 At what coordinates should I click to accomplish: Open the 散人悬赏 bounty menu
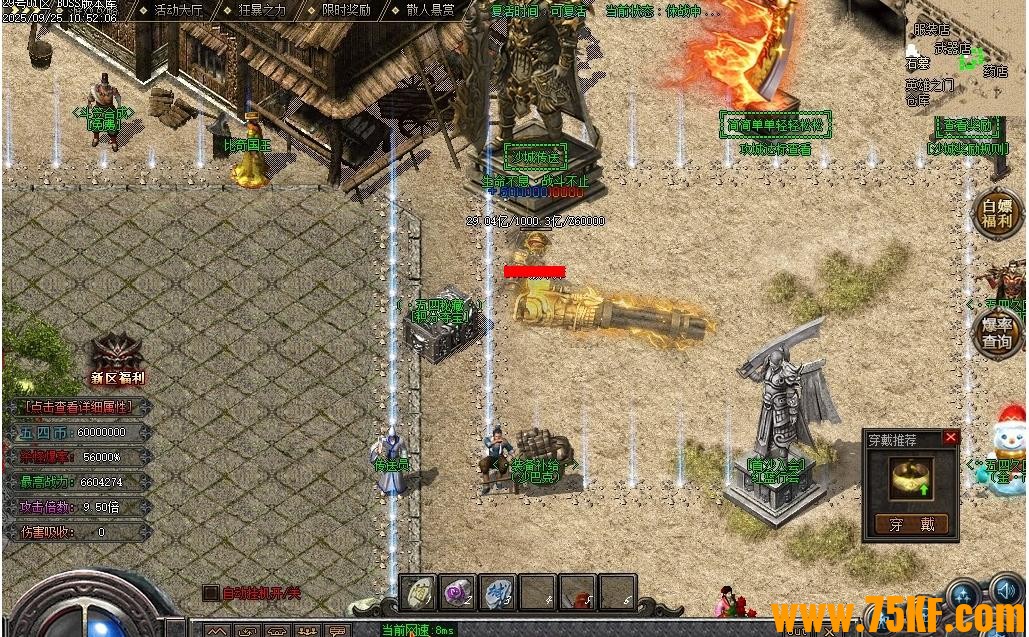430,10
